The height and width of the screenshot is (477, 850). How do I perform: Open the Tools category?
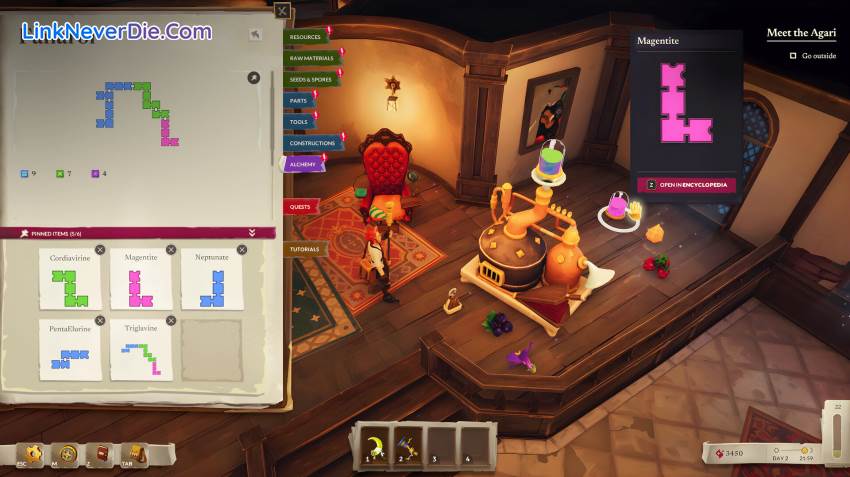tap(299, 121)
